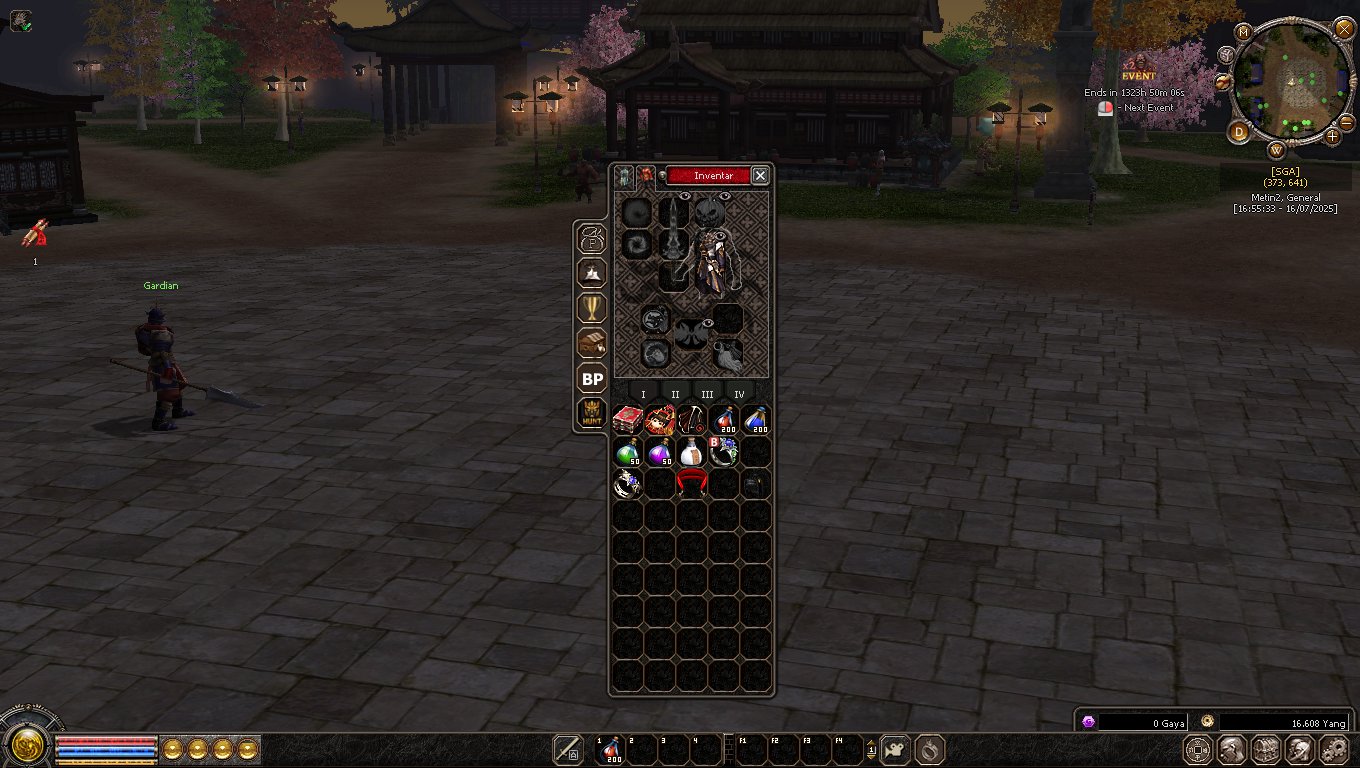Click the pumpkin helmet equipment slot
1360x768 pixels.
coord(709,212)
